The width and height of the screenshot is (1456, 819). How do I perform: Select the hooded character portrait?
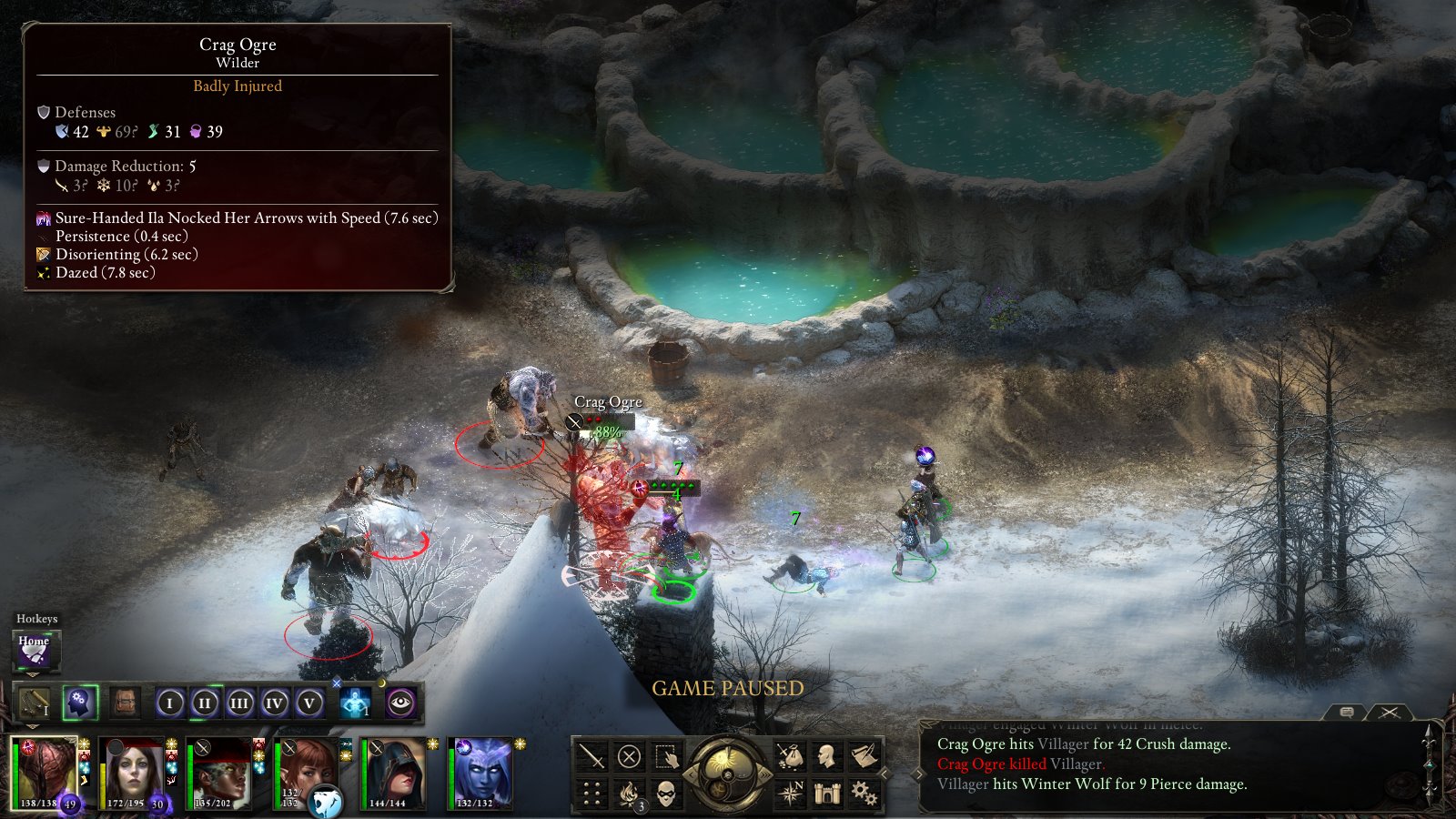[395, 773]
